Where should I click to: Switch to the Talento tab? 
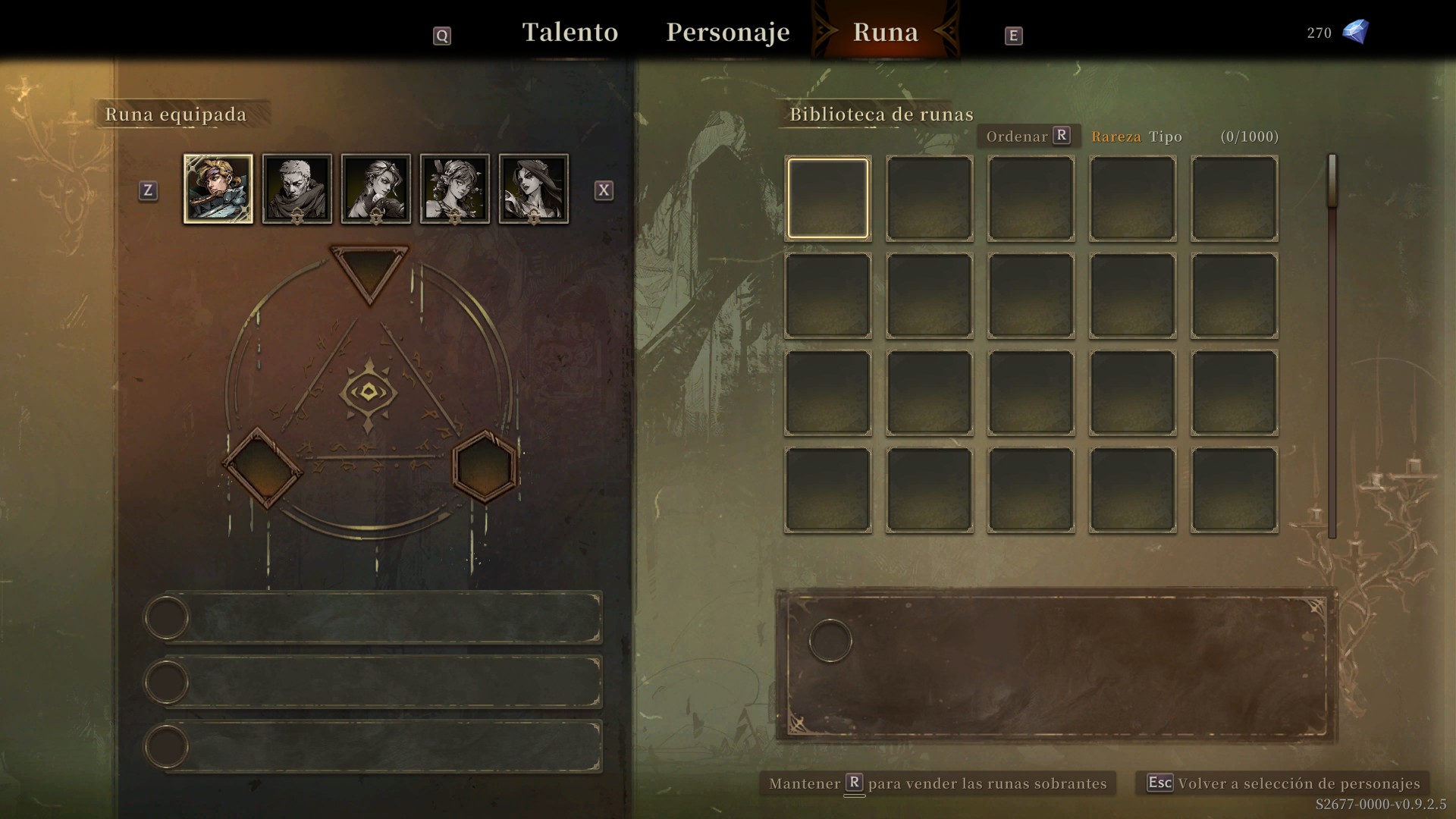point(570,33)
